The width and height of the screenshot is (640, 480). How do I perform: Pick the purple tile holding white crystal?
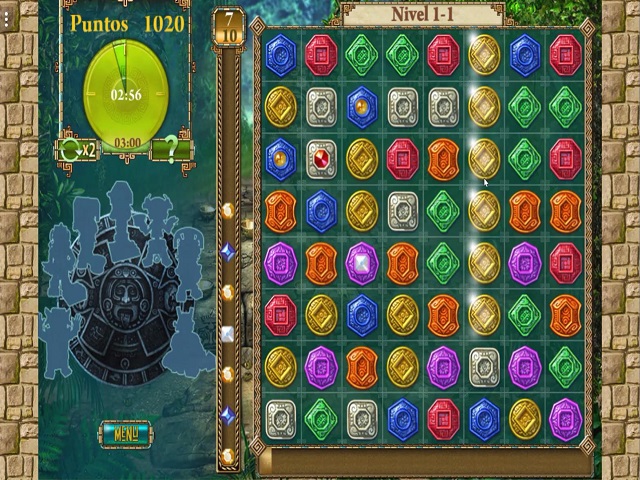[361, 263]
